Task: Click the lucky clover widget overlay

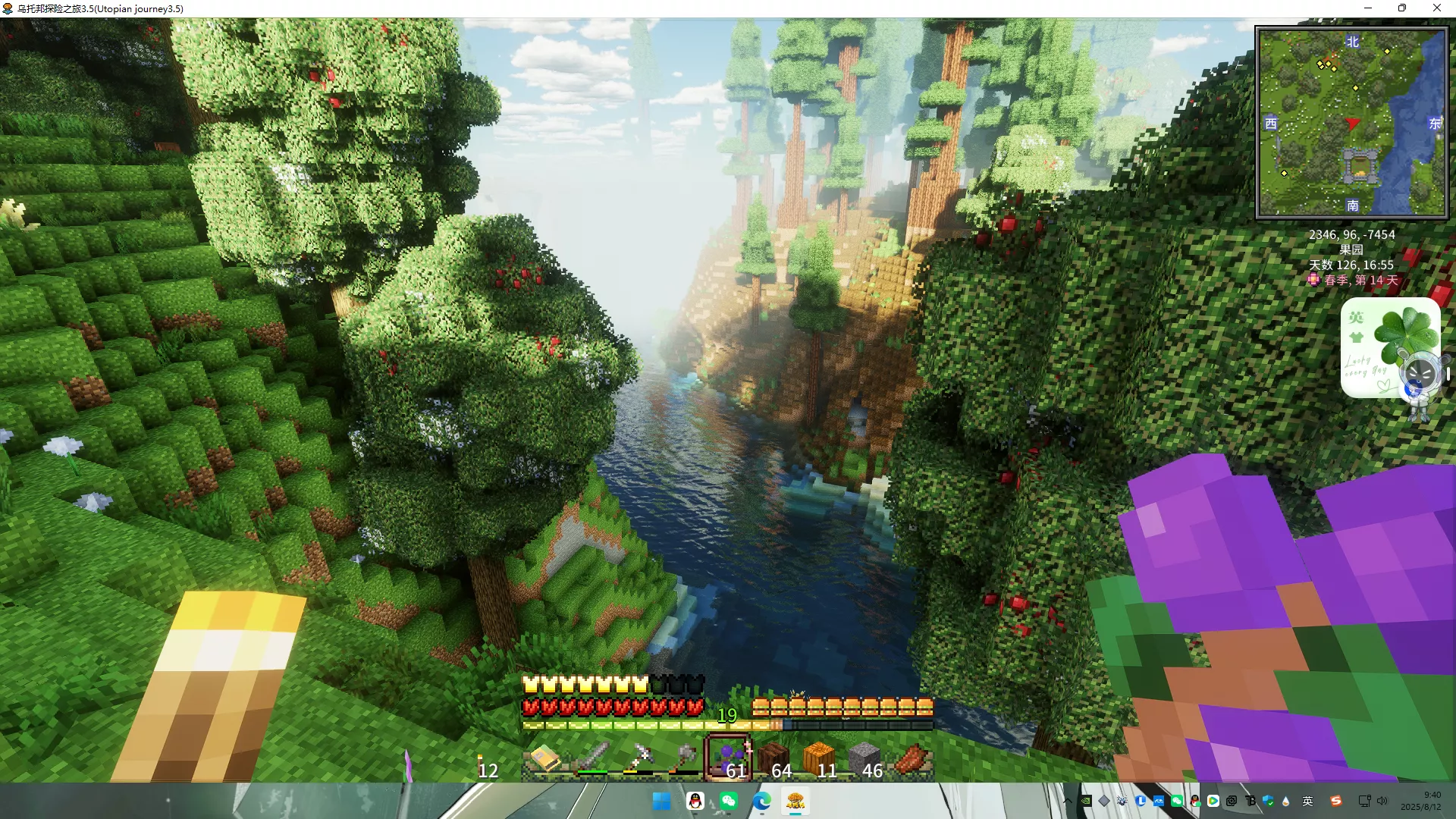Action: tap(1389, 347)
